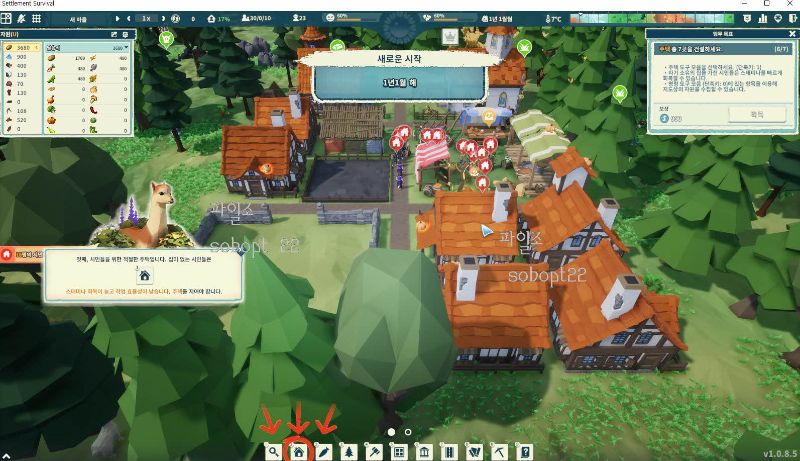800x461 pixels.
Task: Open the pine tree forestry category
Action: pos(348,451)
